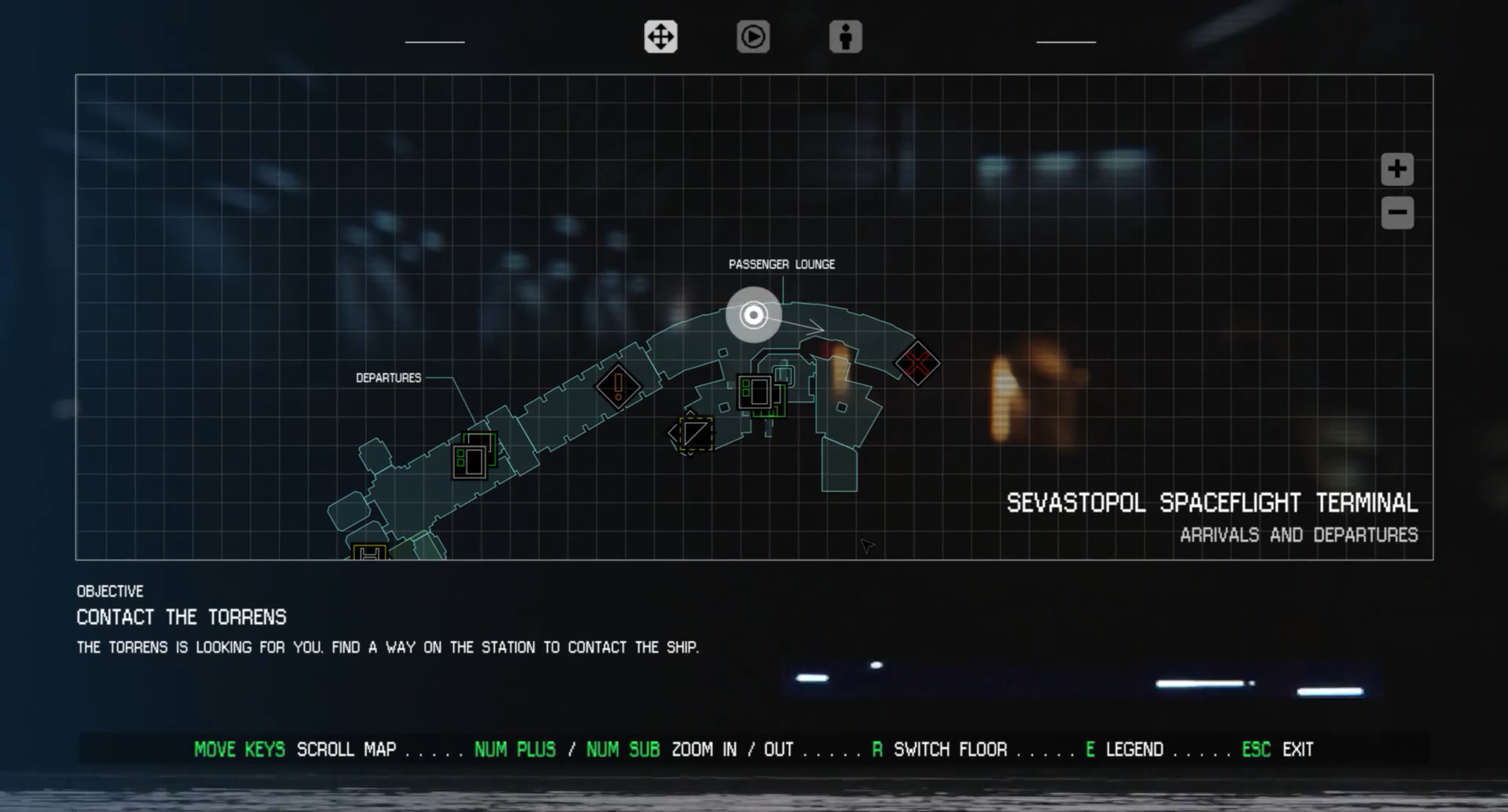Click the yellow H marker at map bottom
1508x812 pixels.
[370, 552]
